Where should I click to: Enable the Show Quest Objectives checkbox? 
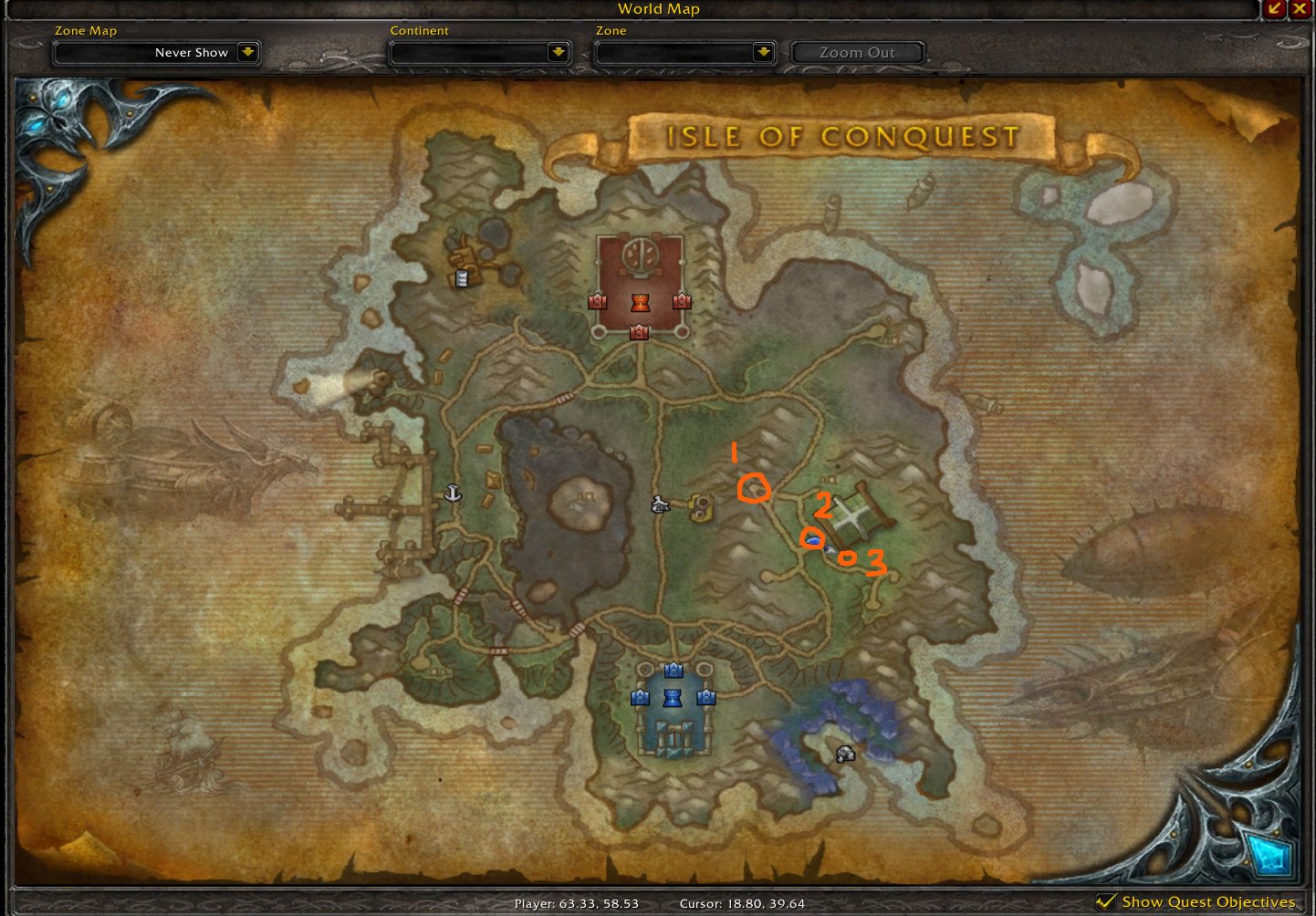click(x=1106, y=900)
